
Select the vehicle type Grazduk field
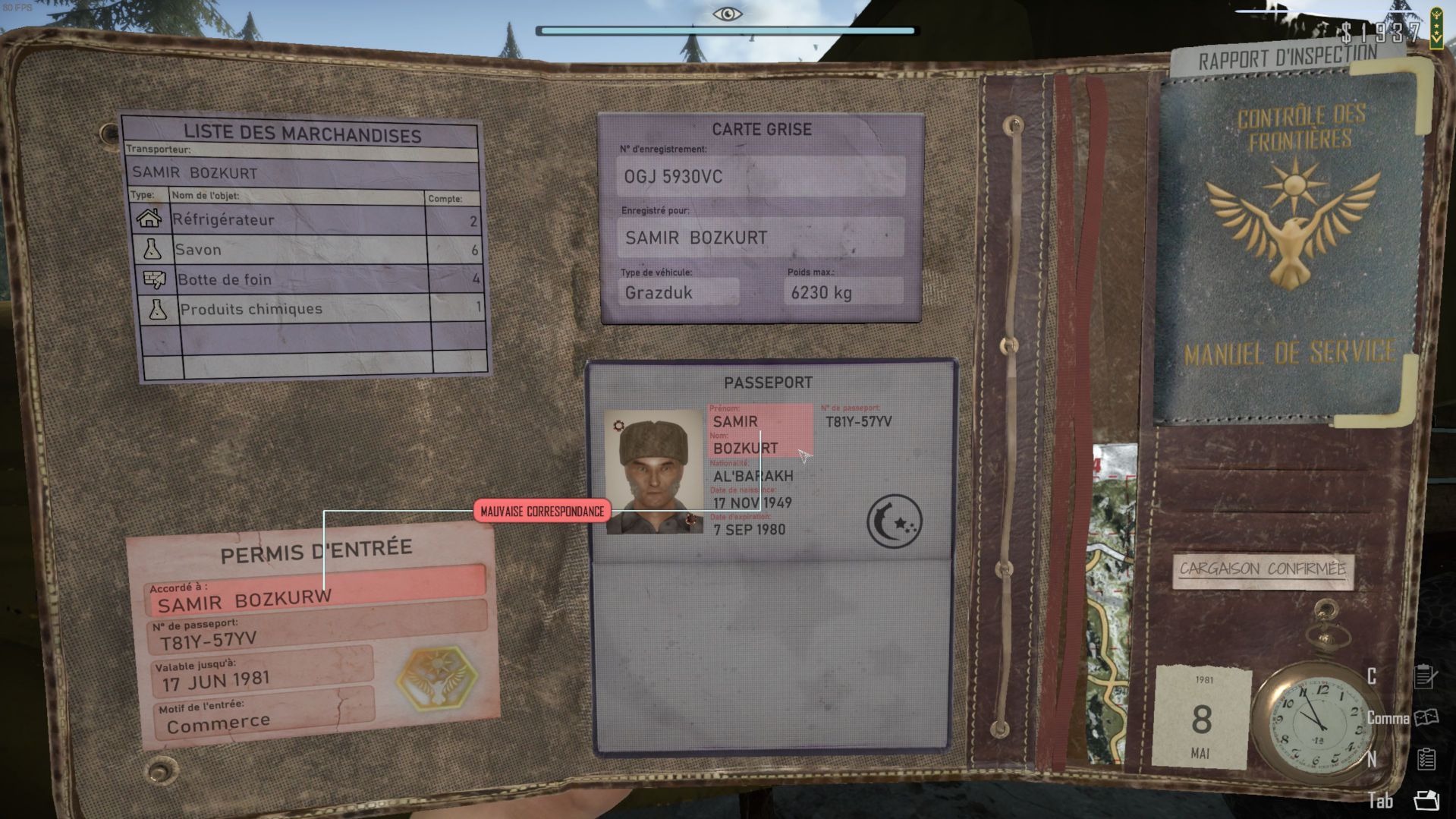[x=678, y=292]
